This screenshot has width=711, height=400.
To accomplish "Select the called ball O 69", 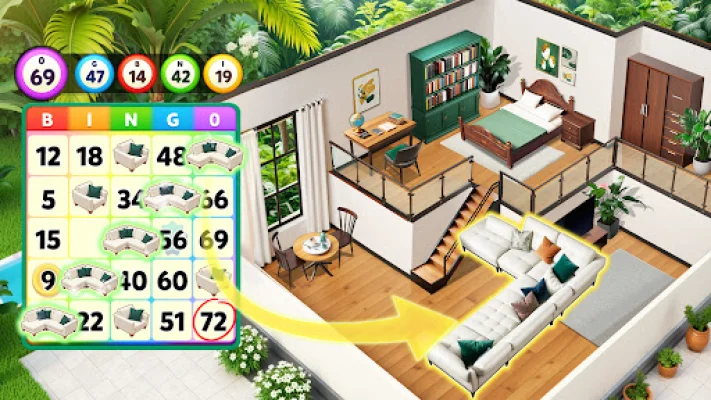I will [42, 72].
